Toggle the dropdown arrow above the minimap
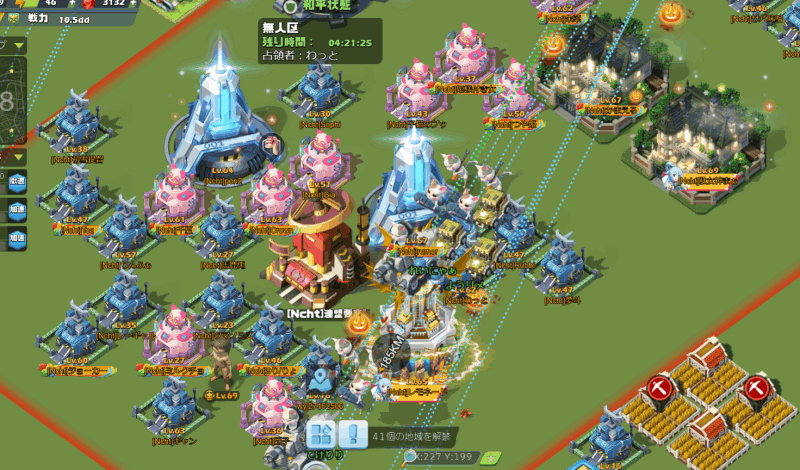 19,45
